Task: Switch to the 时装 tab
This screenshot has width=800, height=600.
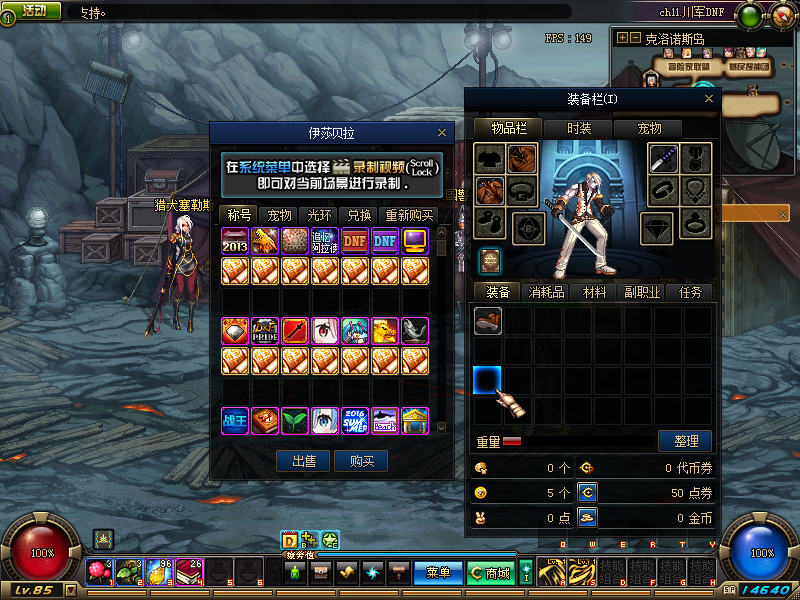Action: (x=579, y=128)
